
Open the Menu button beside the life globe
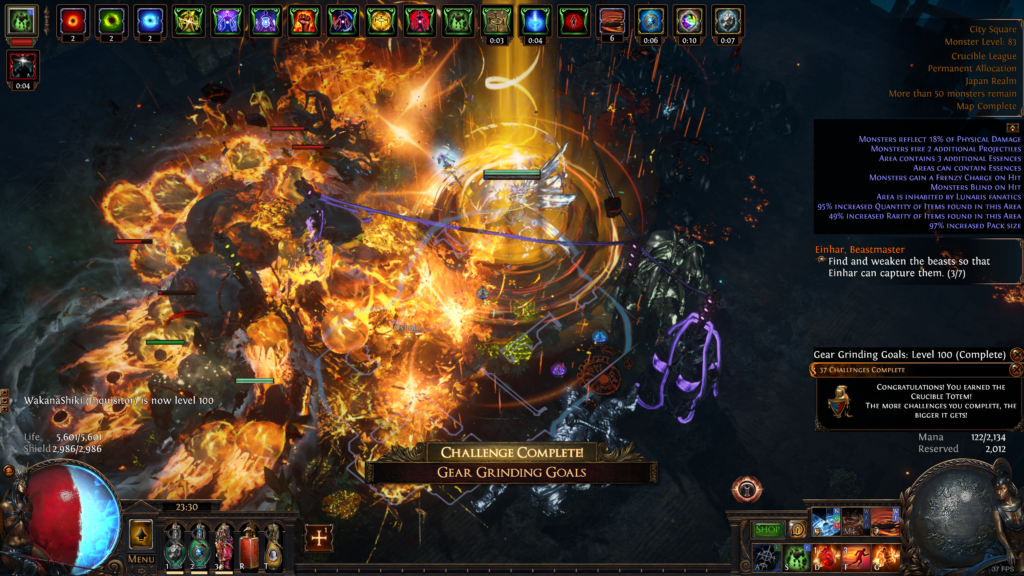pos(141,559)
